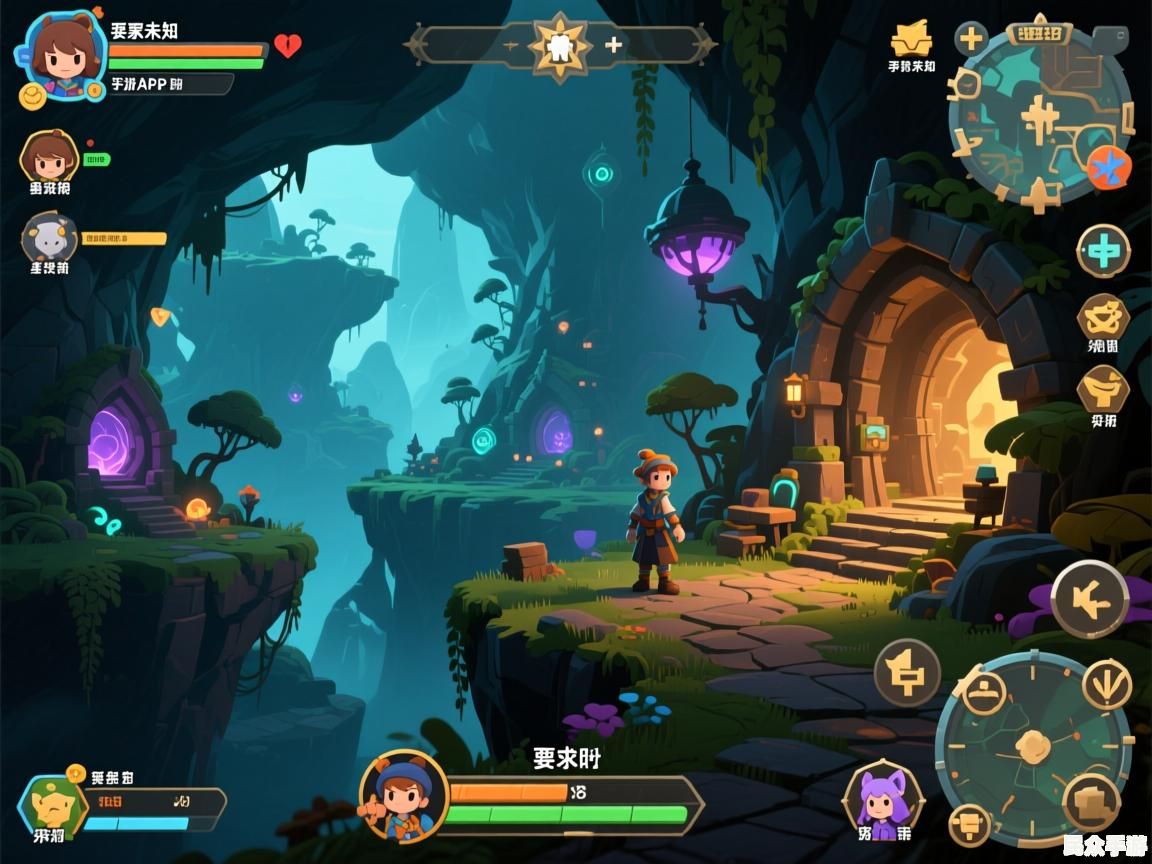The height and width of the screenshot is (864, 1152).
Task: Open the yellow chest icon near minimap
Action: tap(911, 39)
